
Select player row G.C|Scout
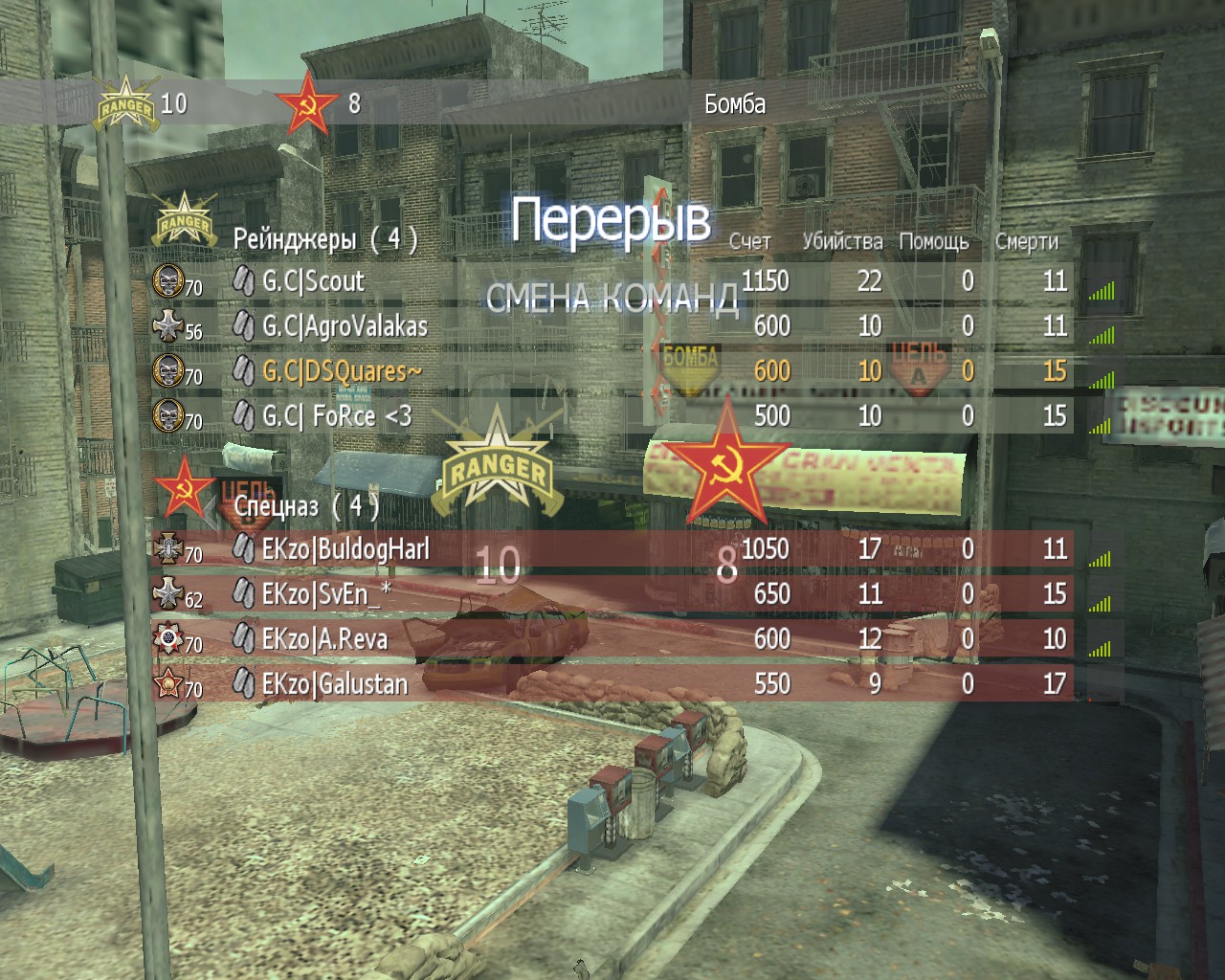pos(313,281)
